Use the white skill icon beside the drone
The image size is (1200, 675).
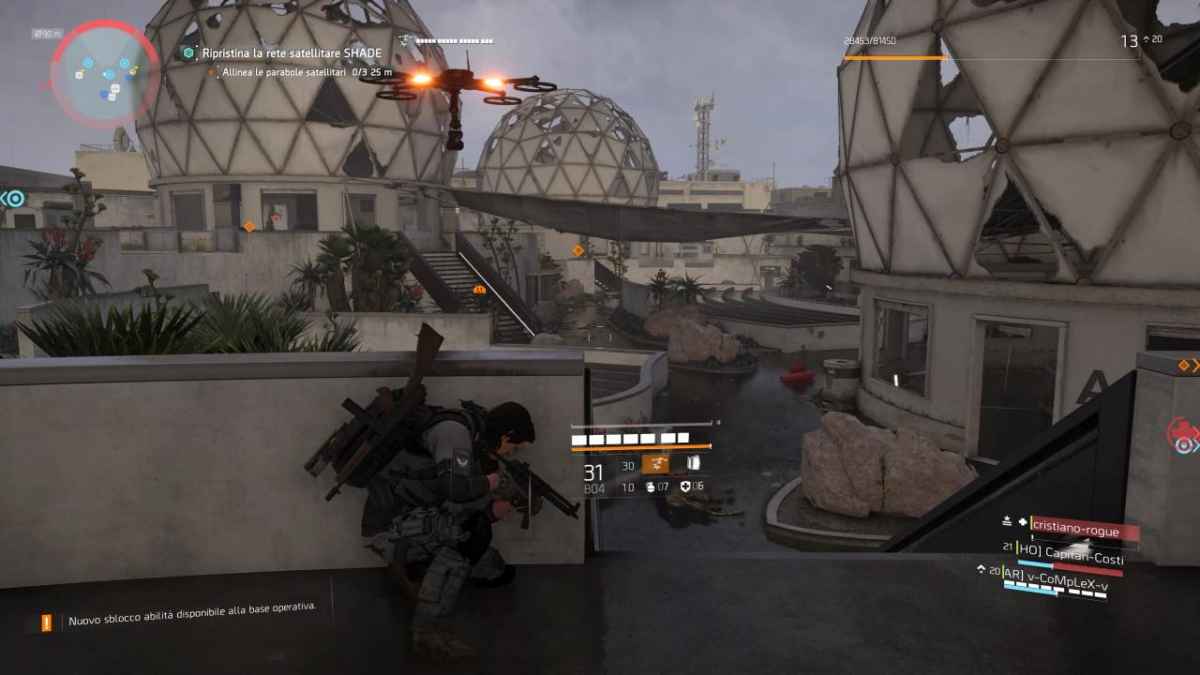point(693,463)
